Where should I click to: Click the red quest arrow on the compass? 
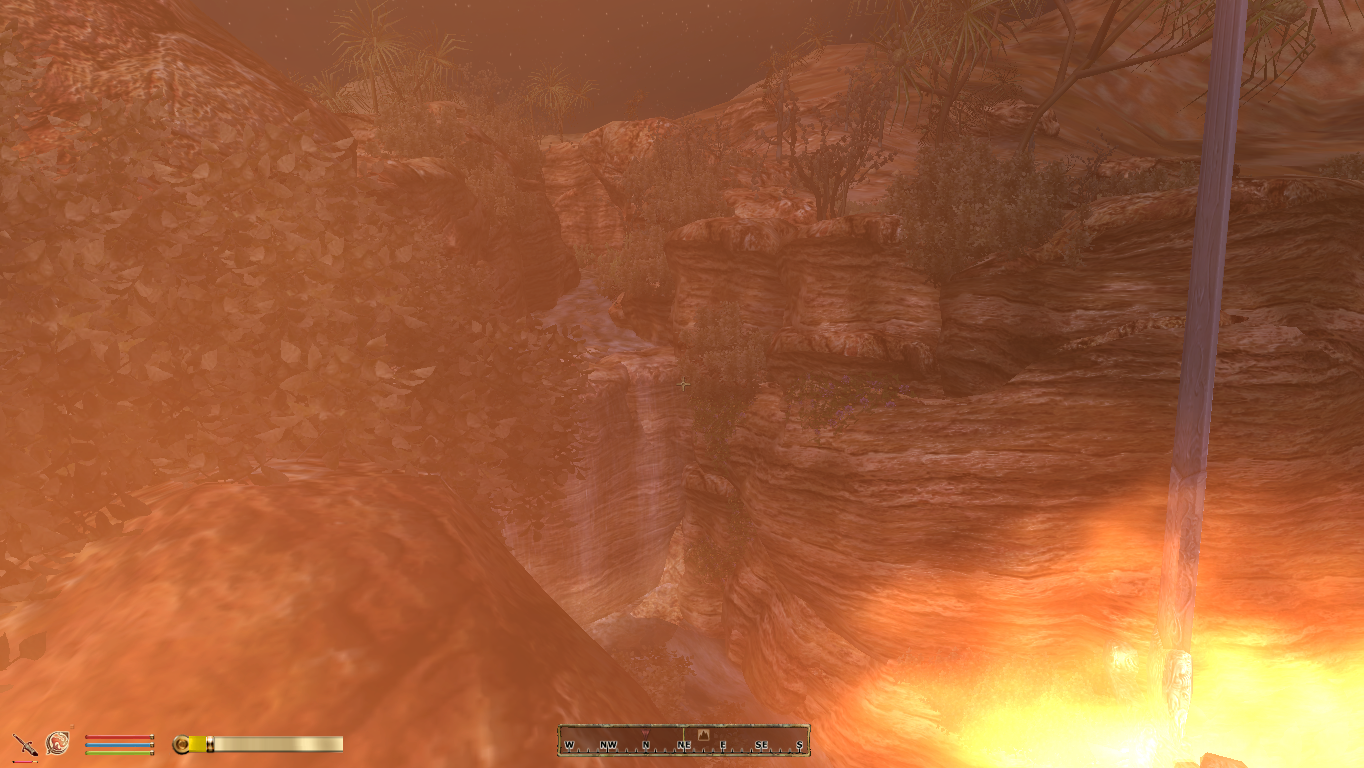click(645, 732)
